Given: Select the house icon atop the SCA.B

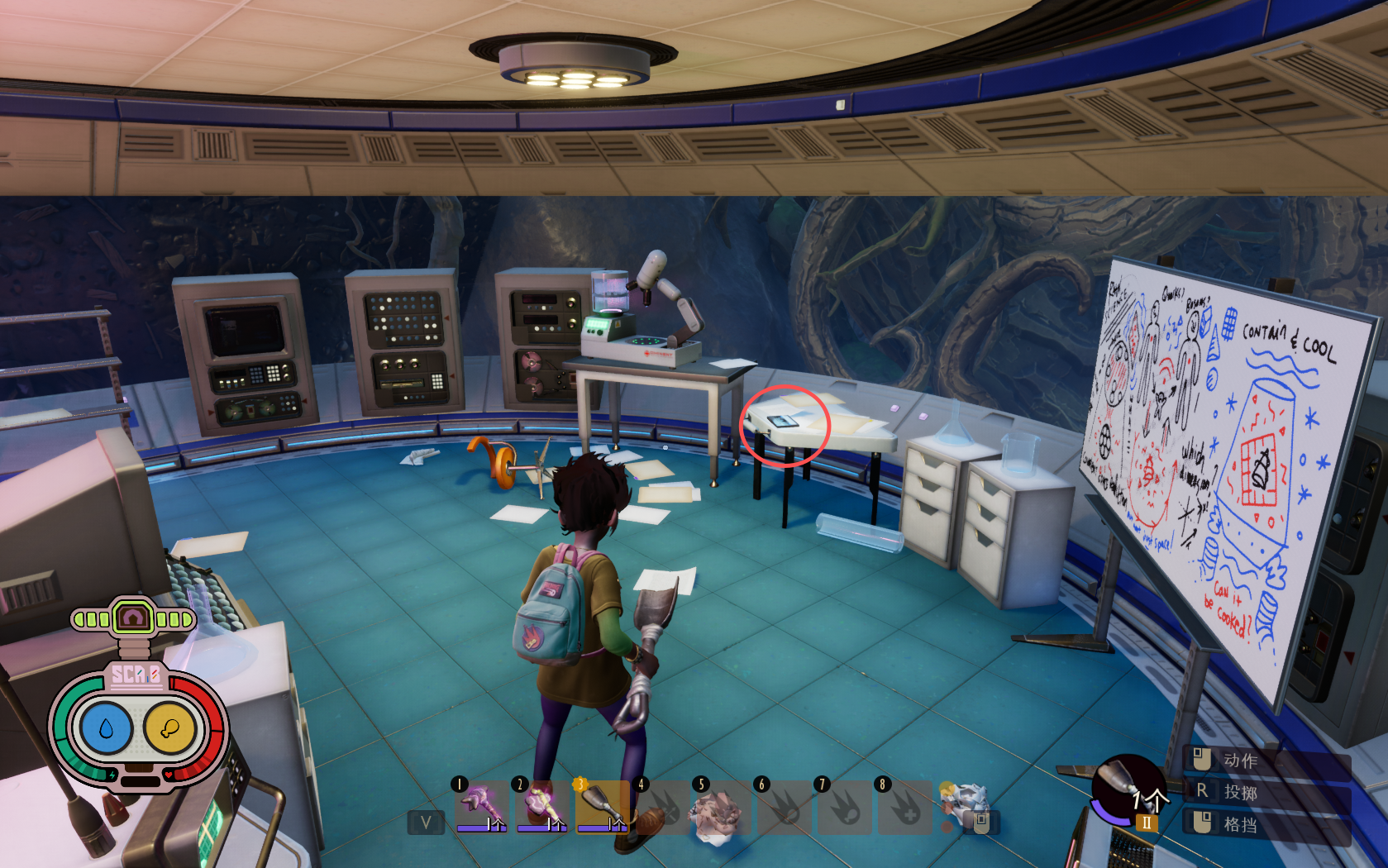Looking at the screenshot, I should pos(133,618).
